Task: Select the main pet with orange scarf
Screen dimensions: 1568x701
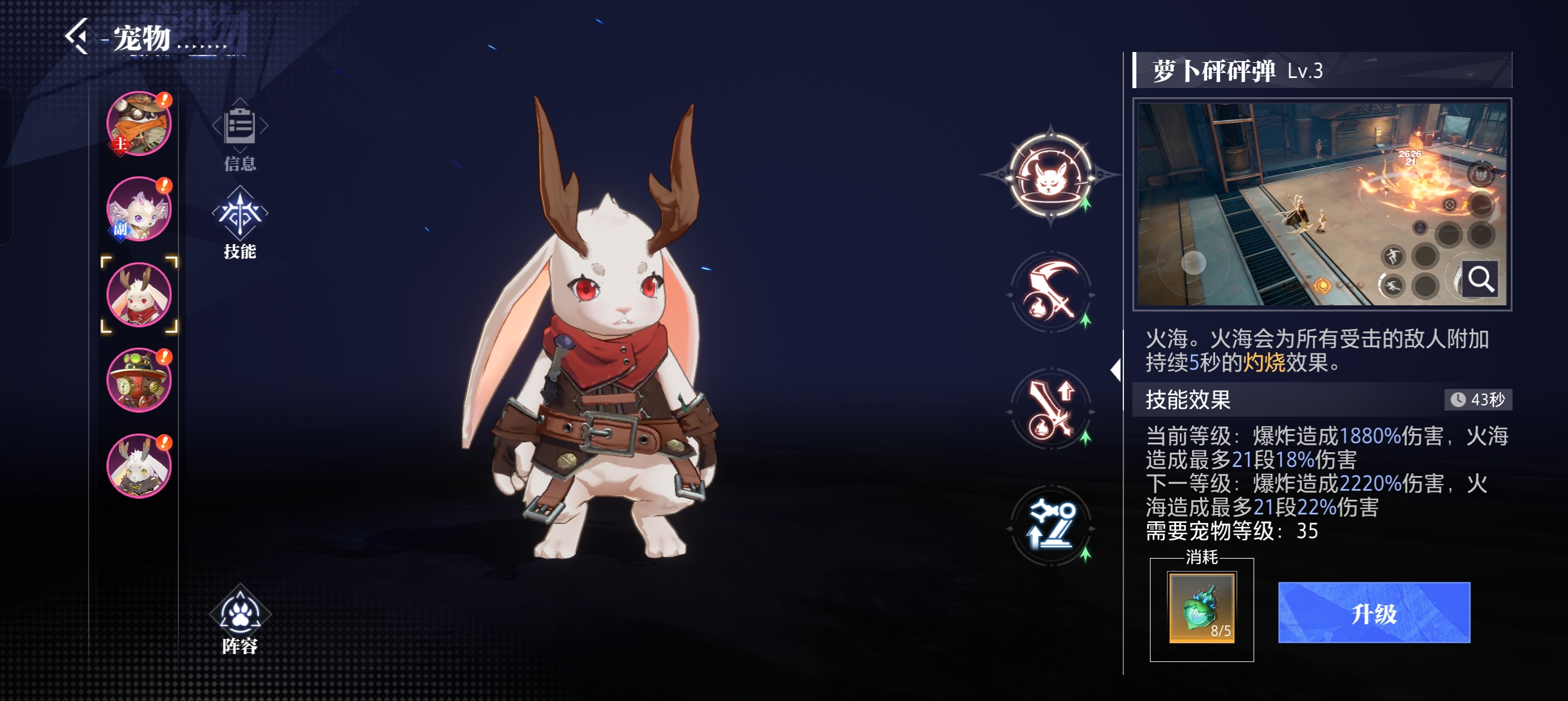Action: coord(139,124)
